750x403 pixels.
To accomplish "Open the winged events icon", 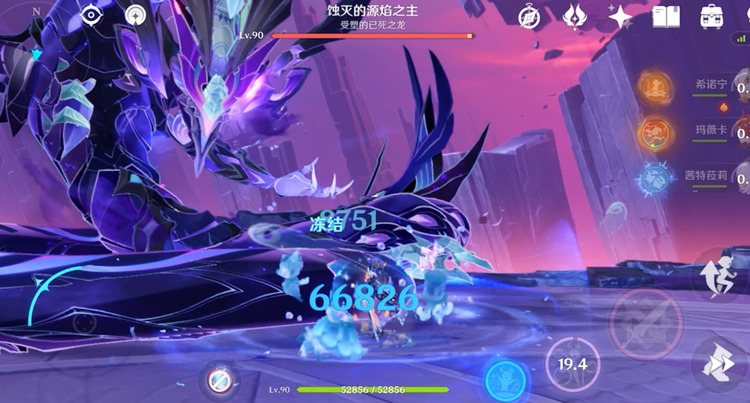I will [575, 16].
